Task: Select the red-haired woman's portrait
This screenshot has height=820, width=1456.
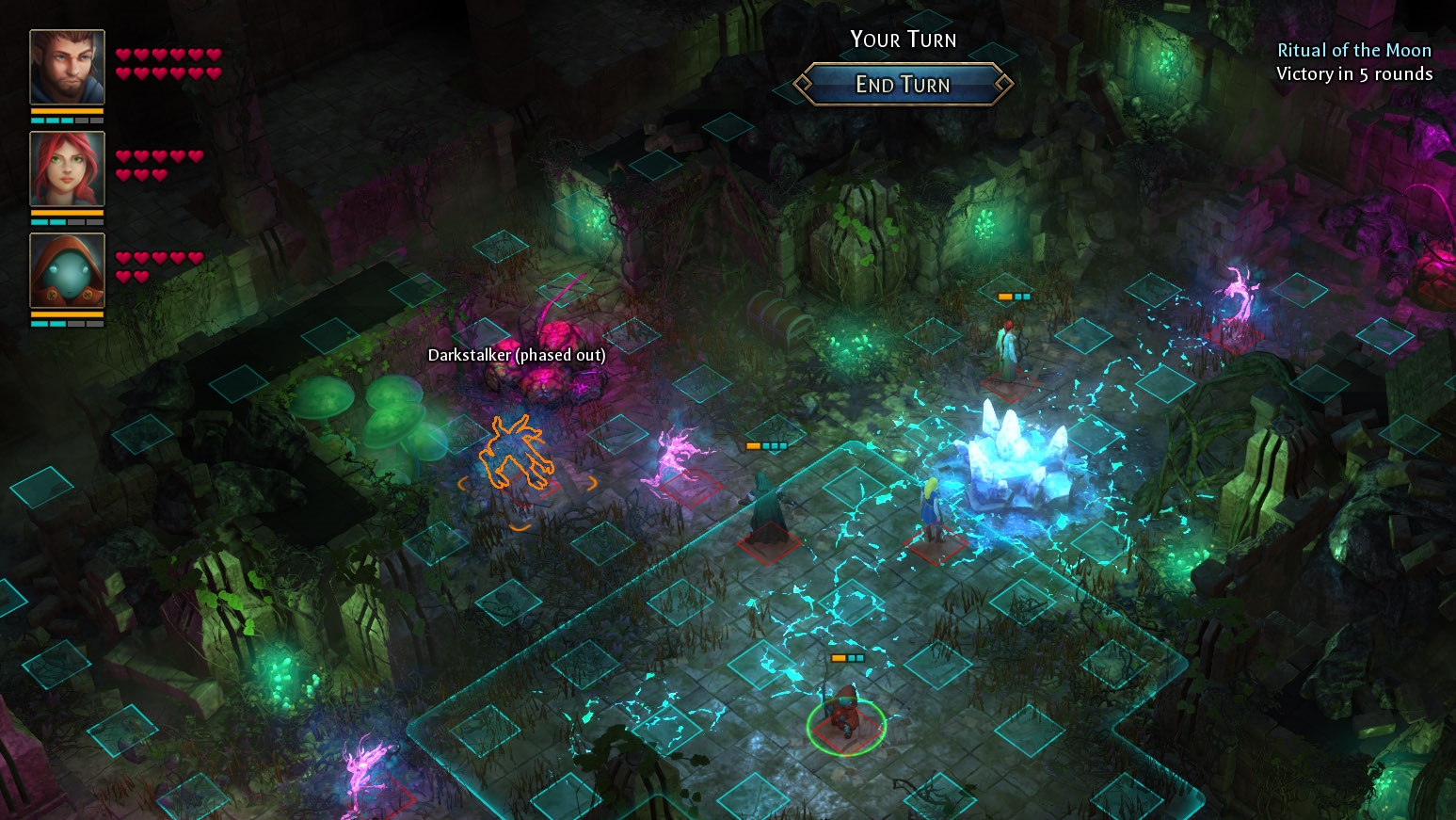Action: (x=66, y=171)
